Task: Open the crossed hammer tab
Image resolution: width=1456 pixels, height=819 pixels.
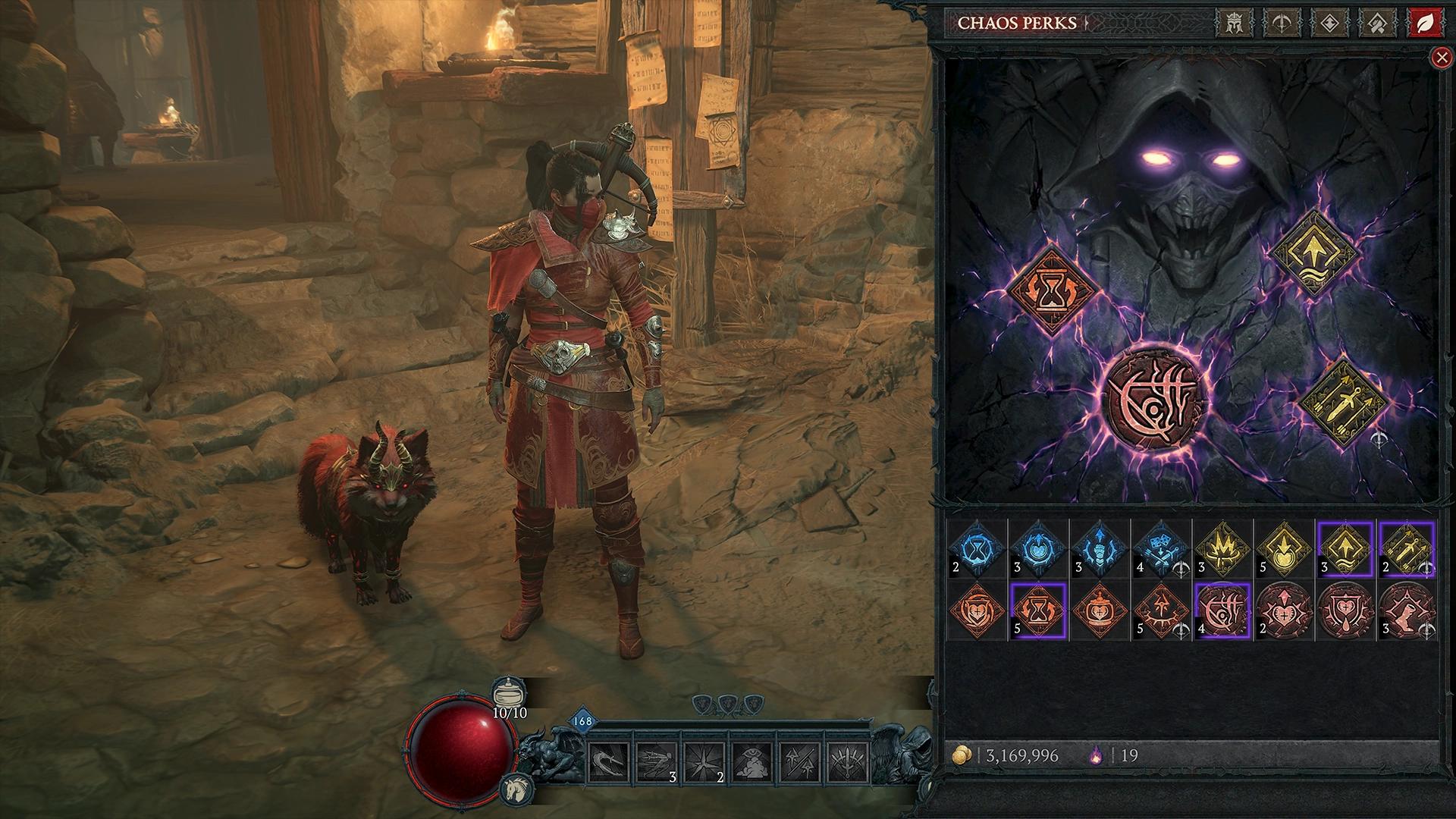Action: (1377, 23)
